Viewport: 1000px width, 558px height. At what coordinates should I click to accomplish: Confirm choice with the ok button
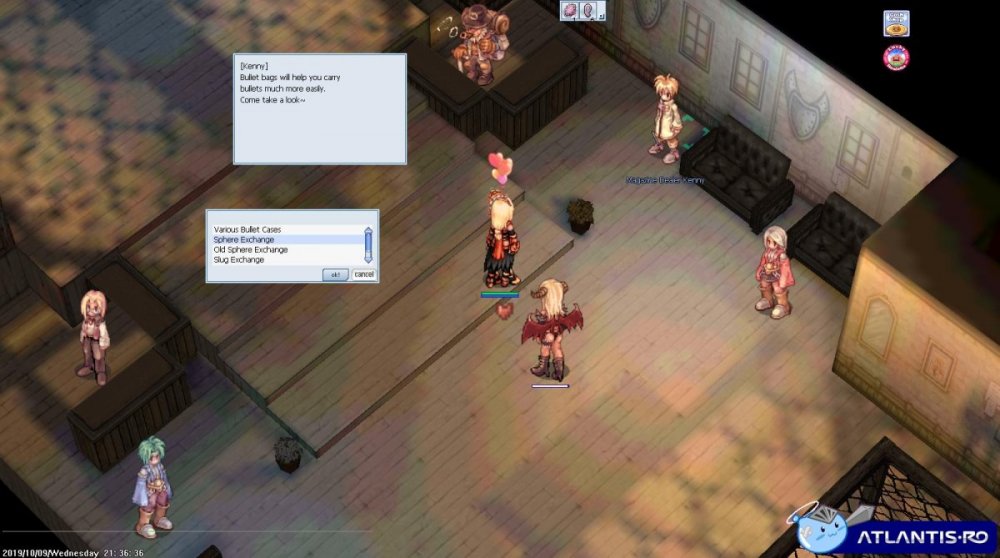coord(335,274)
